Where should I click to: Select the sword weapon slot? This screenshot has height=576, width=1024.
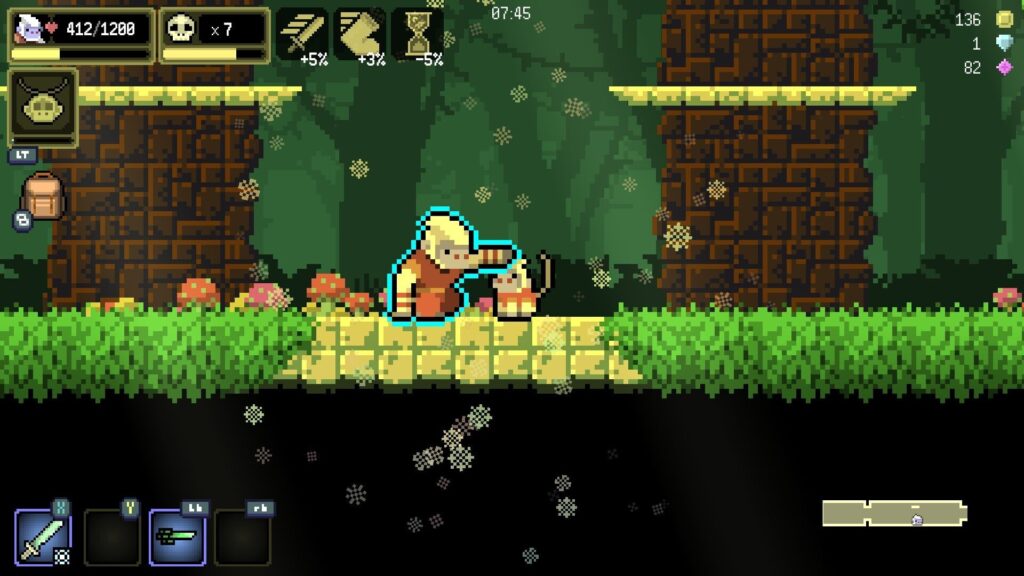coord(43,537)
